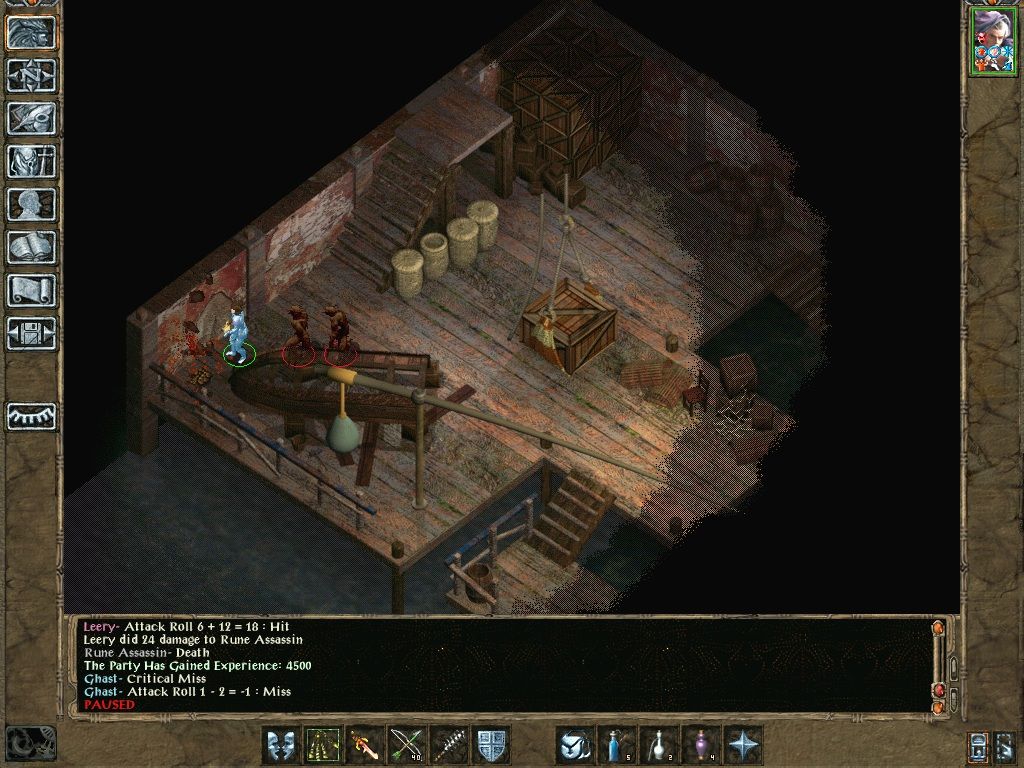
Task: Equip the flaming sword quick weapon
Action: (365, 745)
